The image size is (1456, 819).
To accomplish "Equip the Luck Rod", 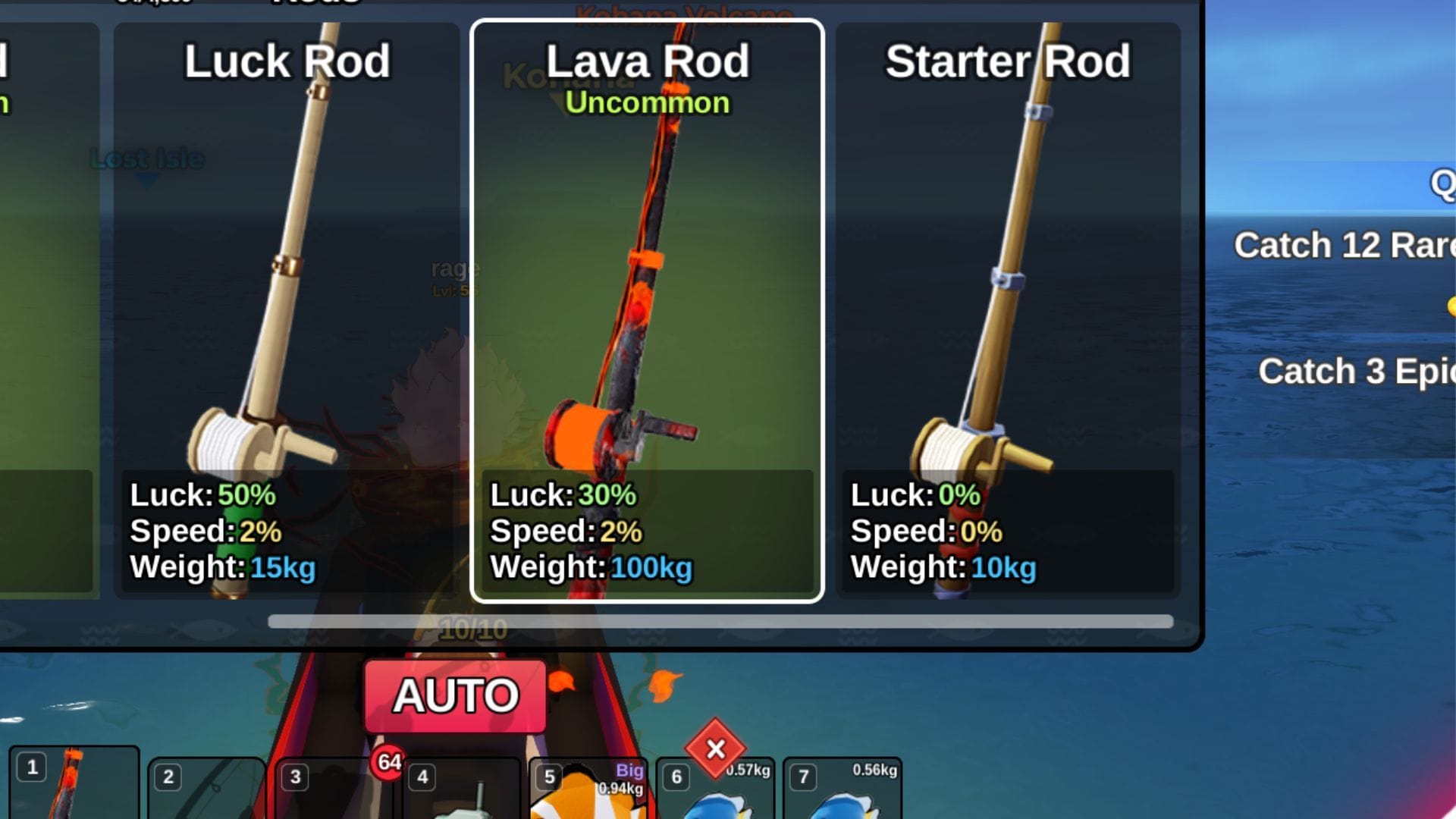I will (x=288, y=303).
